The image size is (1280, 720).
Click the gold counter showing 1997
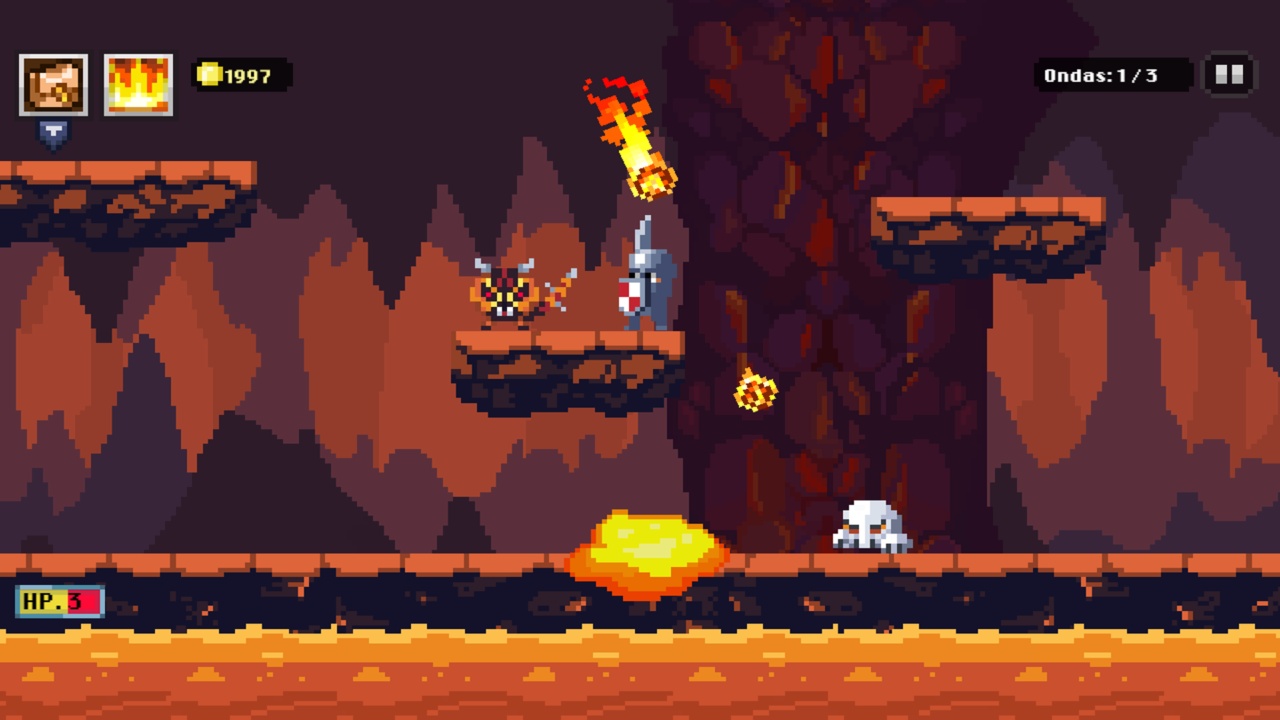click(240, 74)
